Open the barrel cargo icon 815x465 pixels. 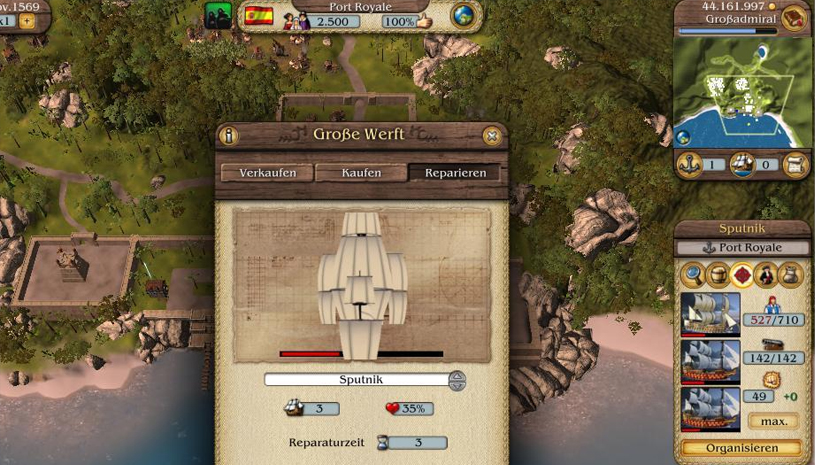(717, 274)
